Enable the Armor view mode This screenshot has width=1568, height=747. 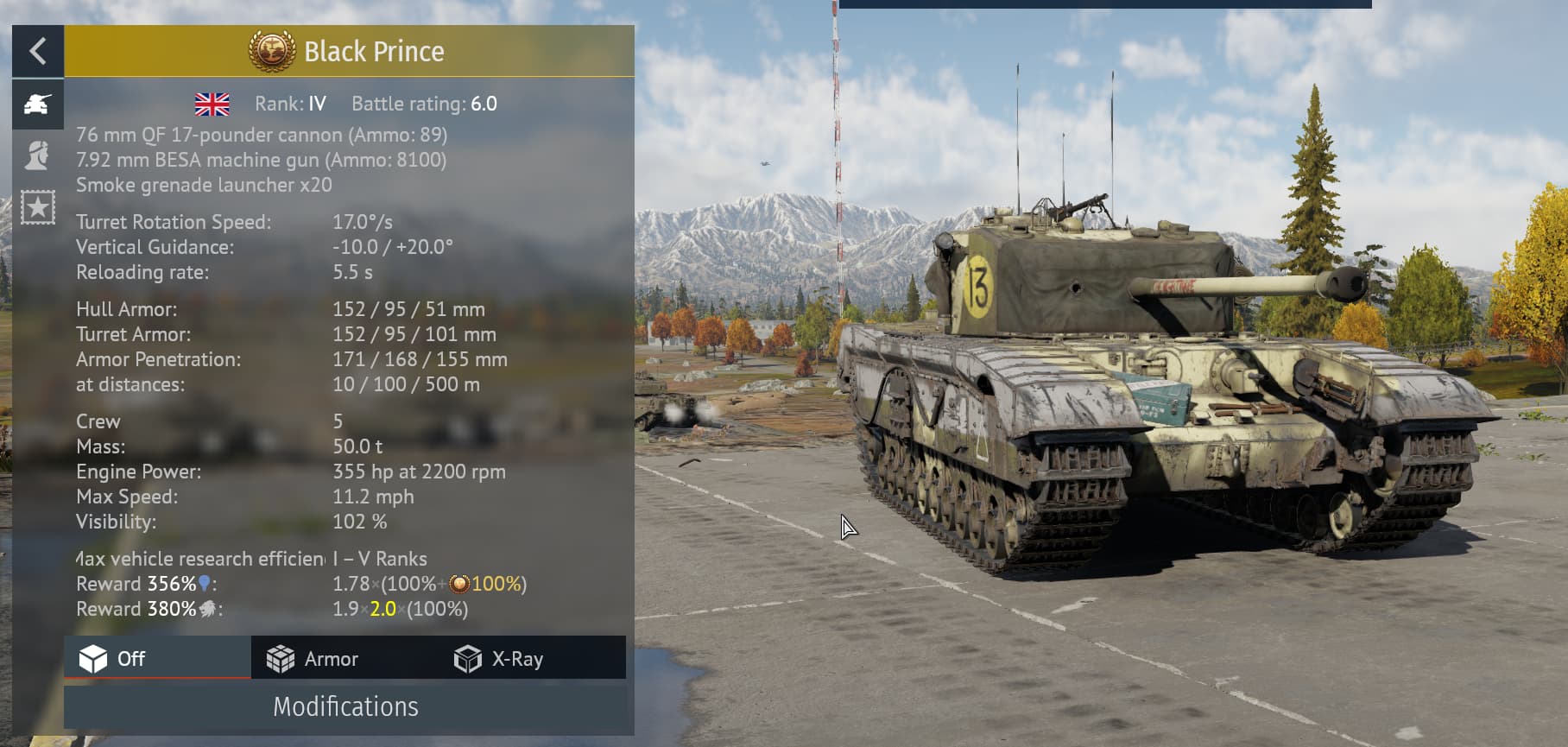click(313, 659)
